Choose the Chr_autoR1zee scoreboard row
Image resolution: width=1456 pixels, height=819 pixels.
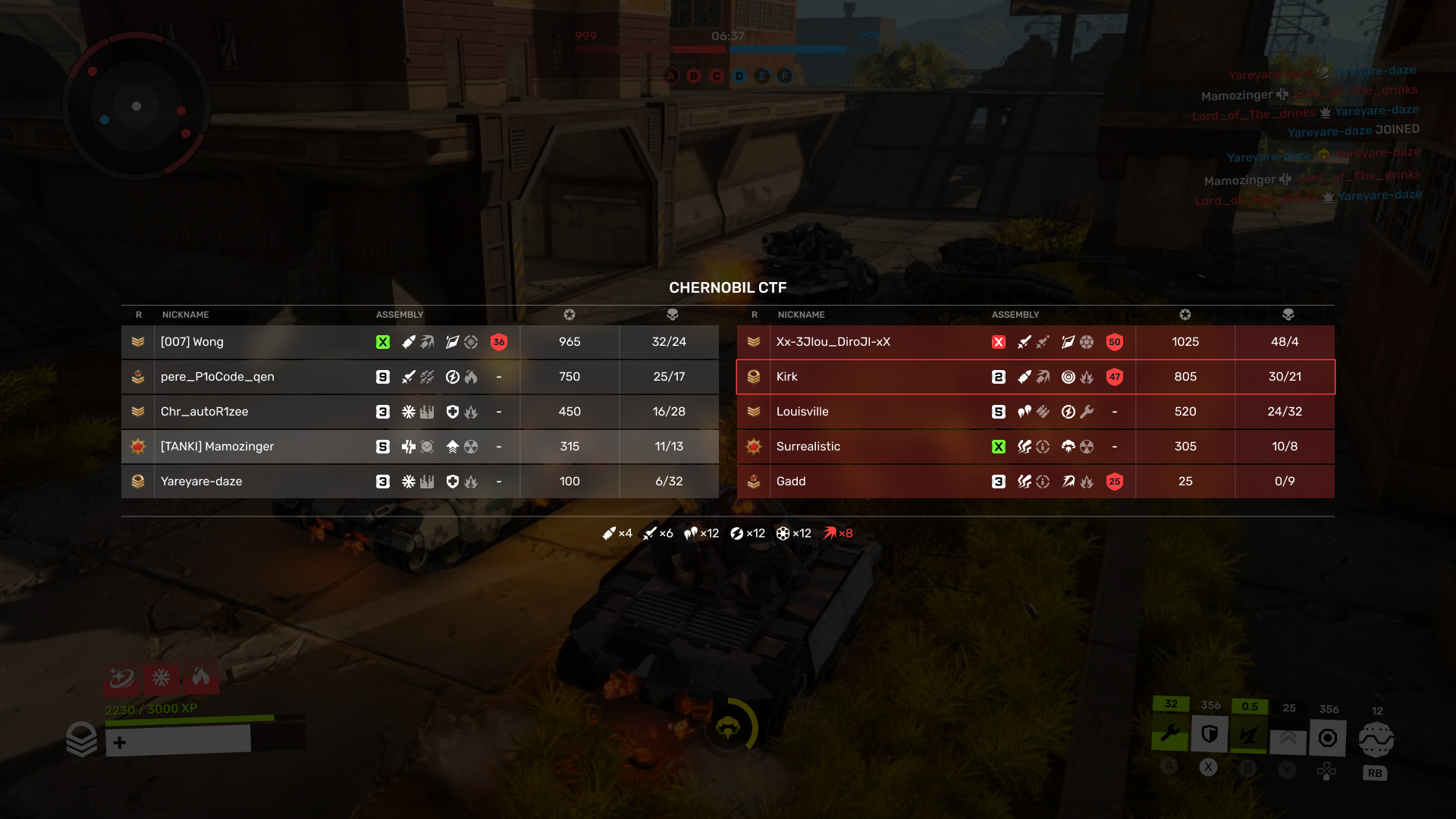coord(419,412)
